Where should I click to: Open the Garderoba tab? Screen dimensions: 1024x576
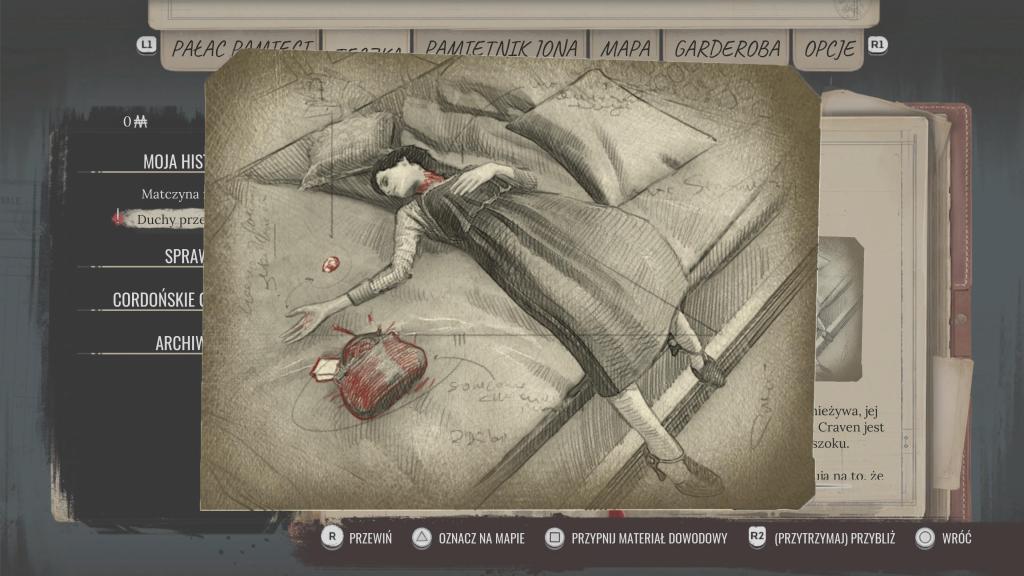click(x=727, y=47)
